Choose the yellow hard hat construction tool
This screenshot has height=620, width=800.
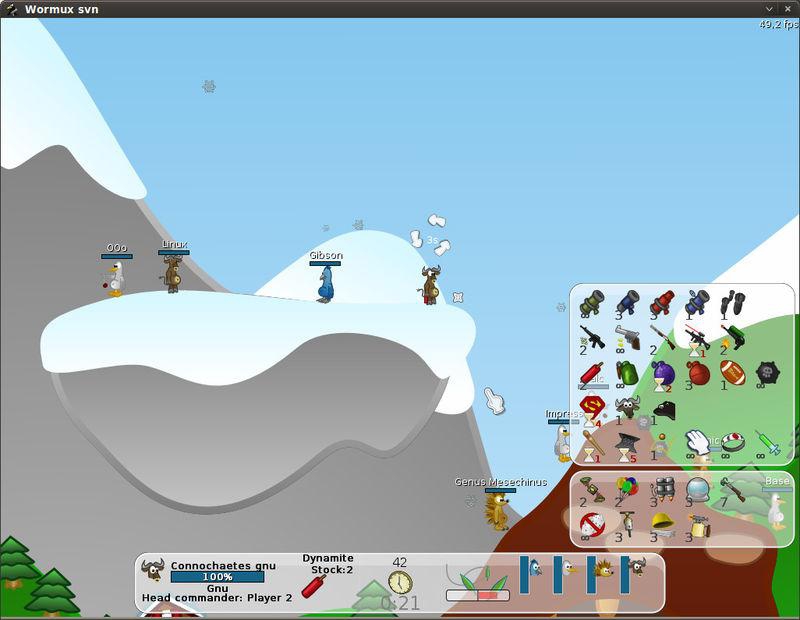tap(662, 523)
